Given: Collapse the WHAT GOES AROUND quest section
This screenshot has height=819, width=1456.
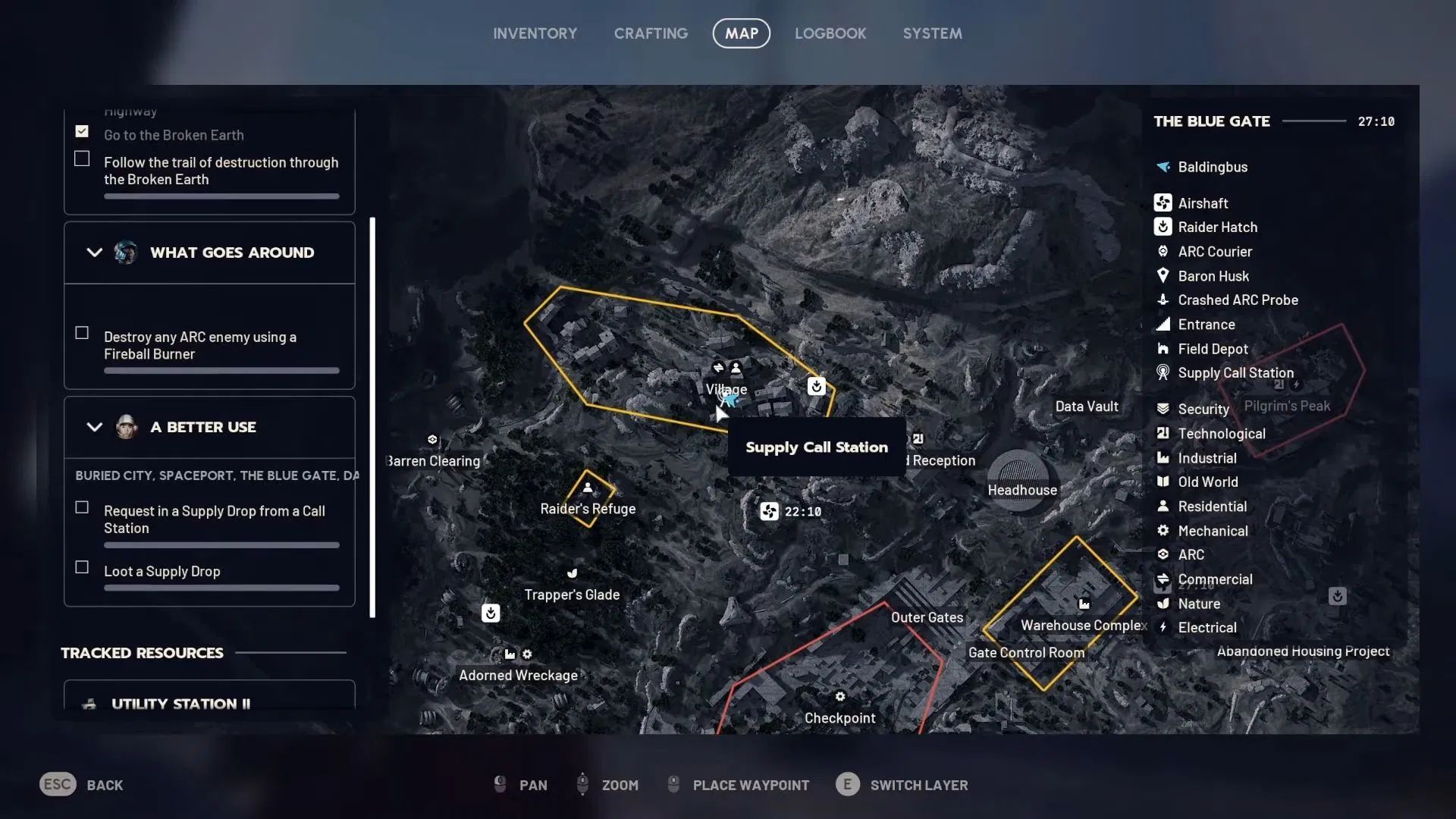Looking at the screenshot, I should point(94,253).
